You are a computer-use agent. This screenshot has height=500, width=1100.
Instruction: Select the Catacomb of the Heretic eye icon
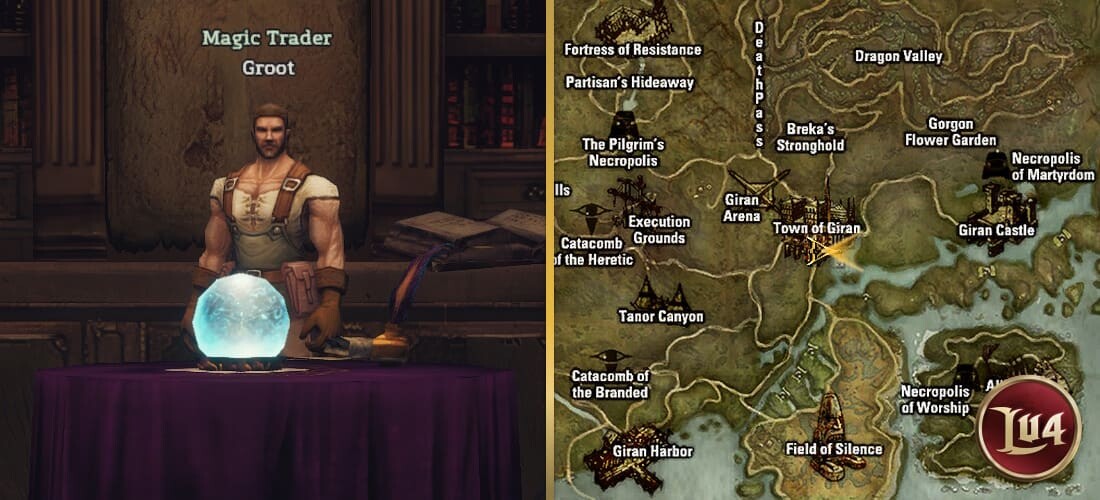coord(589,213)
